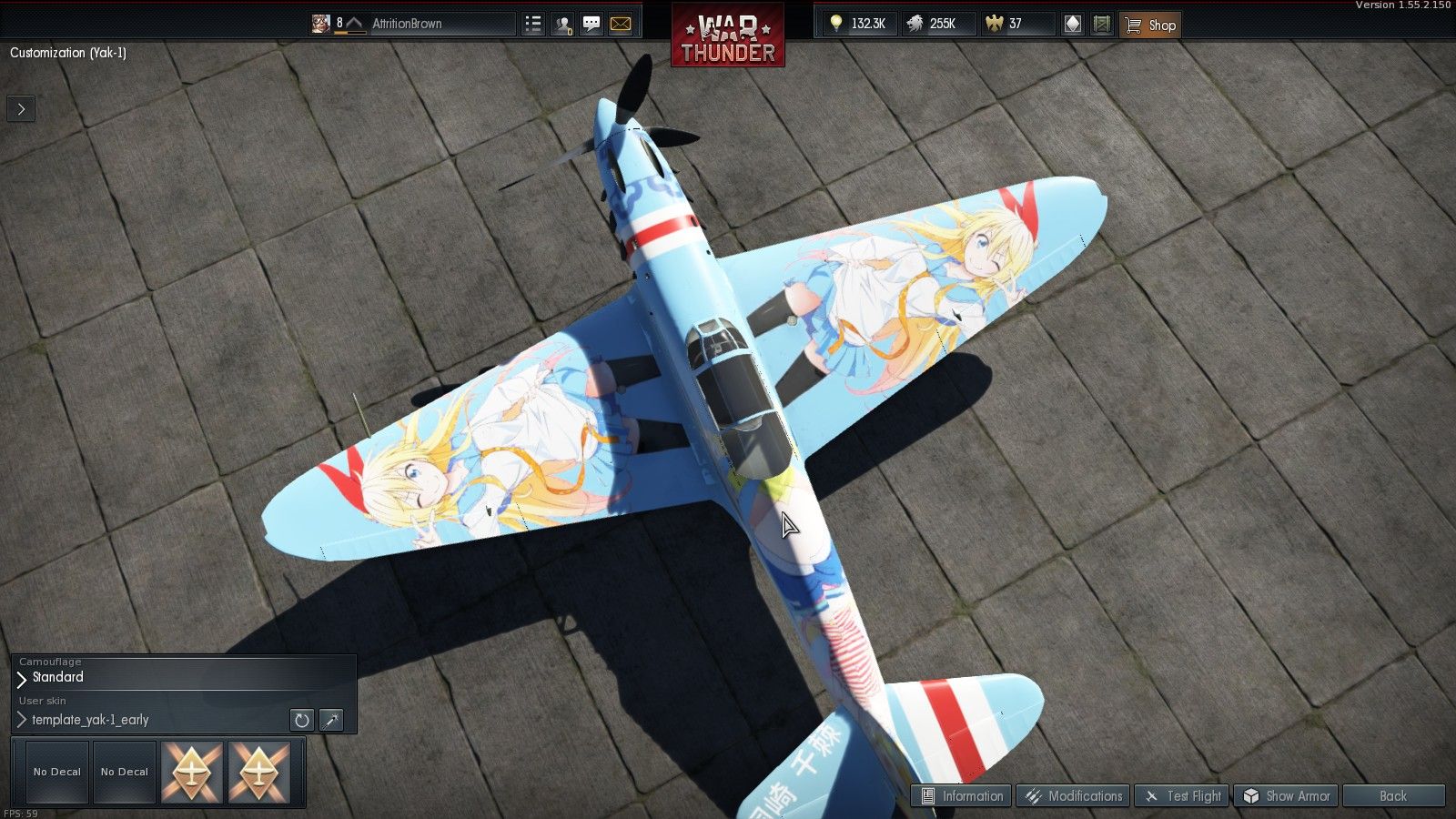Viewport: 1456px width, 819px height.
Task: Click the research points lightbulb counter
Action: coord(859,24)
